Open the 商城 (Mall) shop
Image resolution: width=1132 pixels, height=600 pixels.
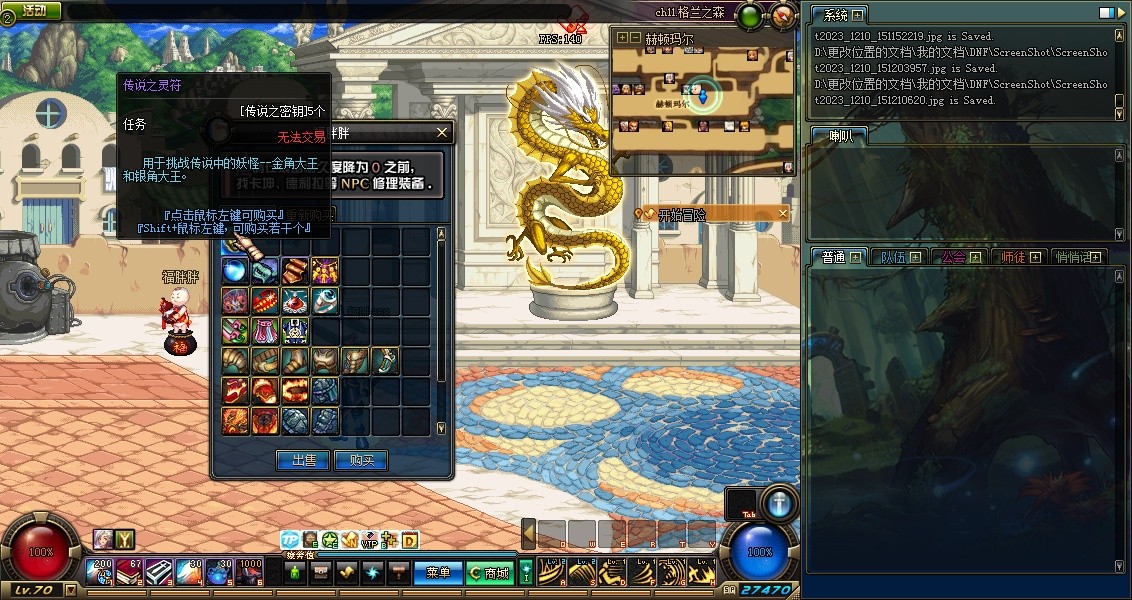coord(489,573)
